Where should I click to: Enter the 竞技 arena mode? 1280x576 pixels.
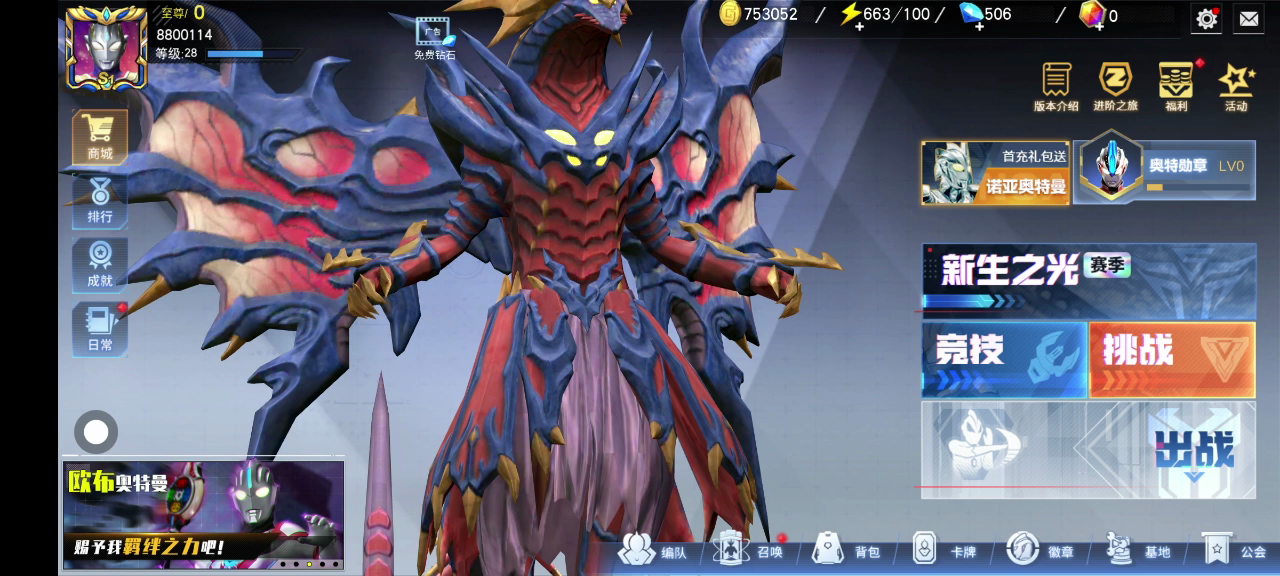(1004, 359)
